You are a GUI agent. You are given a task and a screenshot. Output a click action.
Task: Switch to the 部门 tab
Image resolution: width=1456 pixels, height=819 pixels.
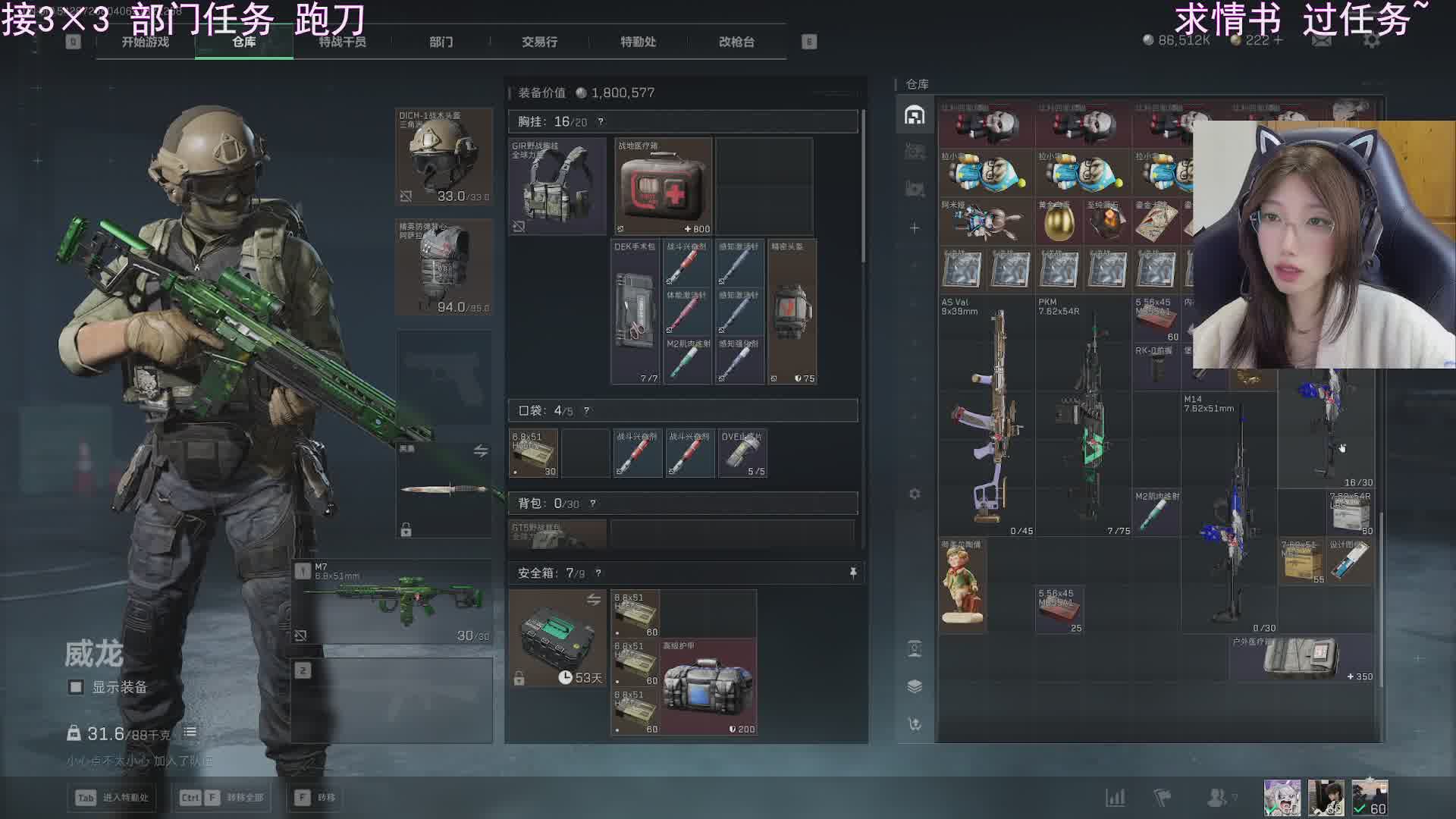(441, 42)
